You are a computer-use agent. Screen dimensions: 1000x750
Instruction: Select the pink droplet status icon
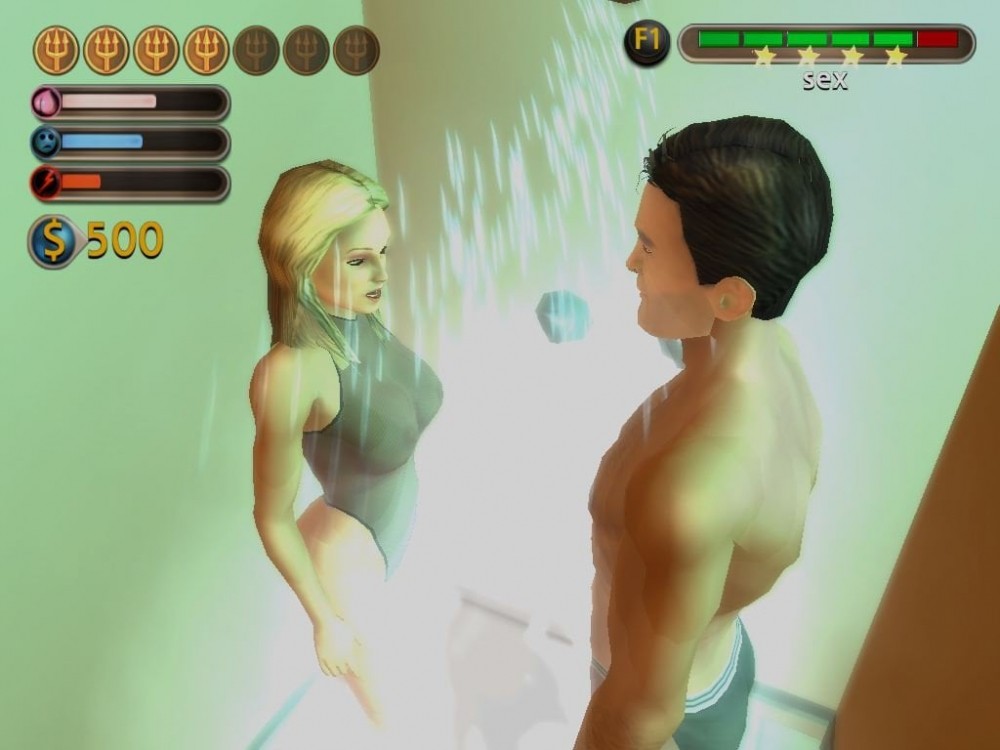[47, 102]
